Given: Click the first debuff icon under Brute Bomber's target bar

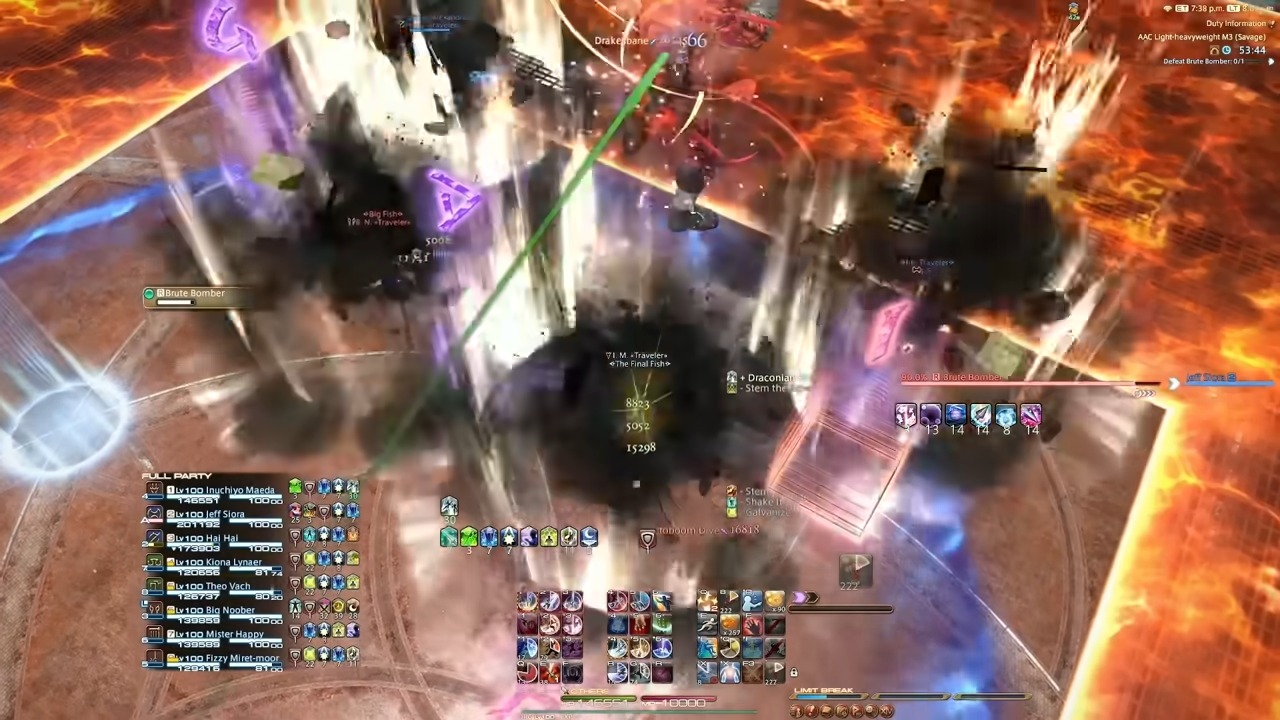Looking at the screenshot, I should [x=905, y=414].
